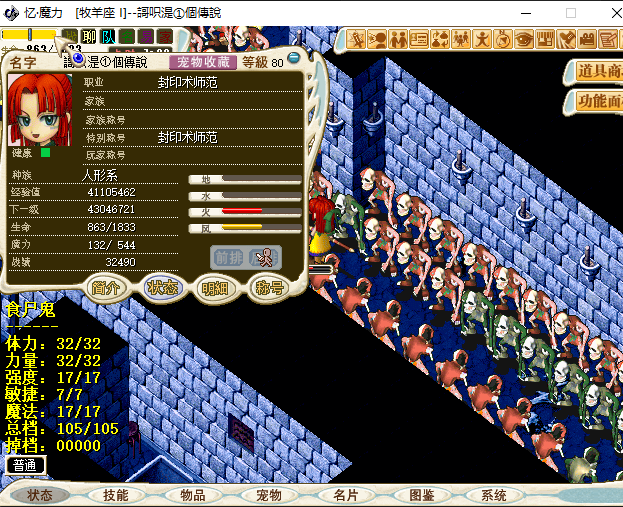This screenshot has height=507, width=623.
Task: Open the 功能面 function panel button
Action: tap(598, 102)
